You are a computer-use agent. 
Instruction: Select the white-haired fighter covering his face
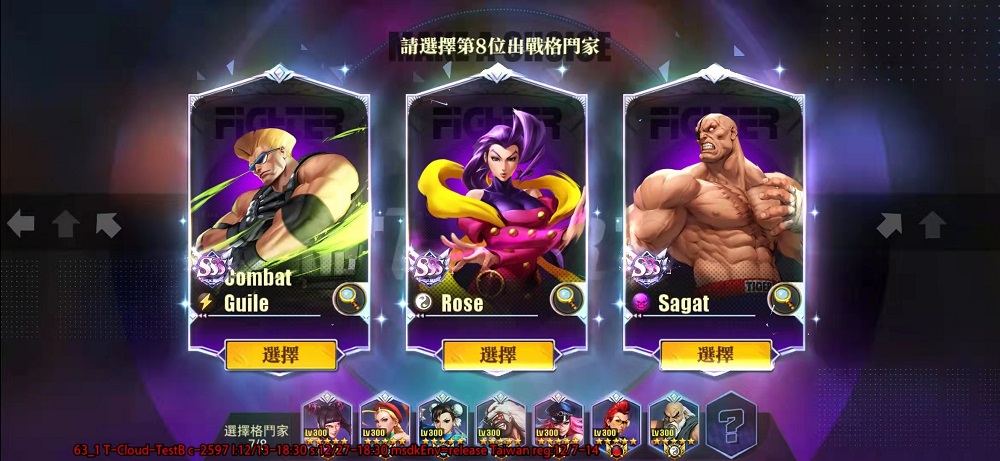501,419
